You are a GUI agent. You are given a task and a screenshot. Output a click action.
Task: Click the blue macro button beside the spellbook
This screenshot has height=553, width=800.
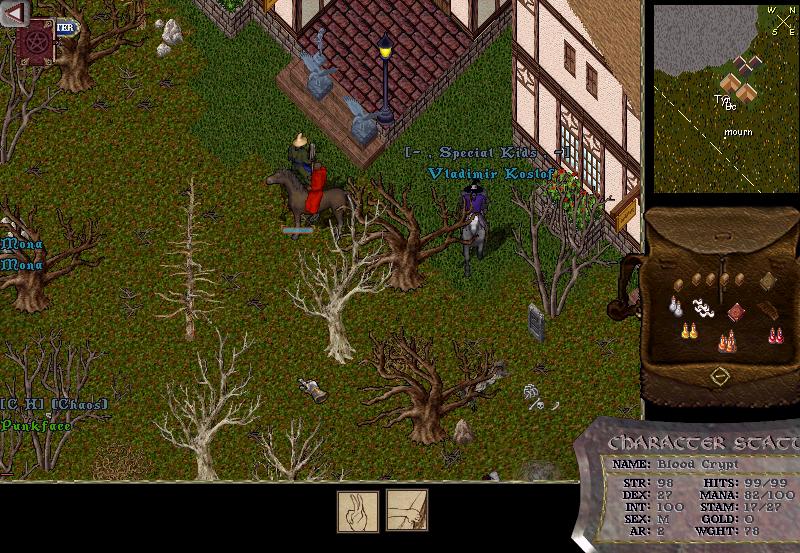click(x=66, y=28)
